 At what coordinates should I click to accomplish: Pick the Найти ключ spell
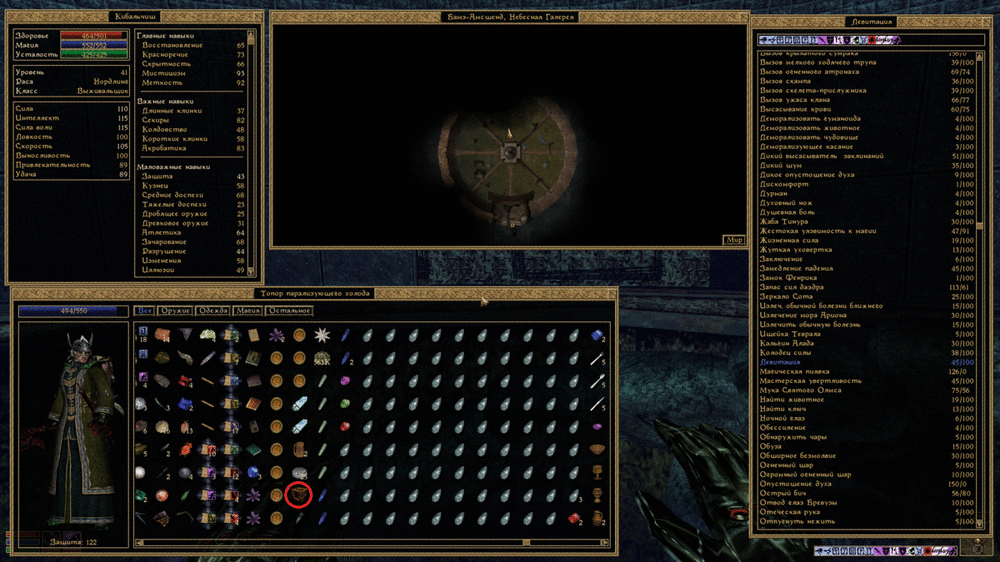[783, 408]
